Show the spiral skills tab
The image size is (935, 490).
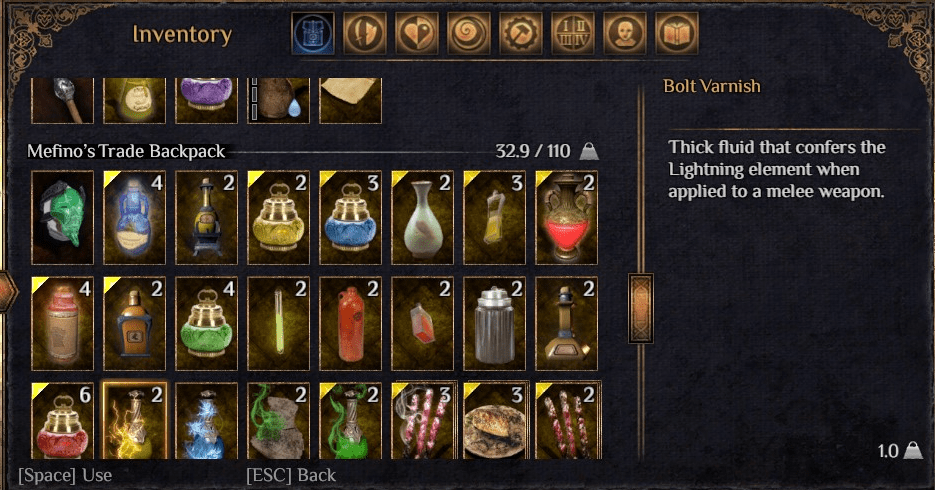tap(469, 34)
